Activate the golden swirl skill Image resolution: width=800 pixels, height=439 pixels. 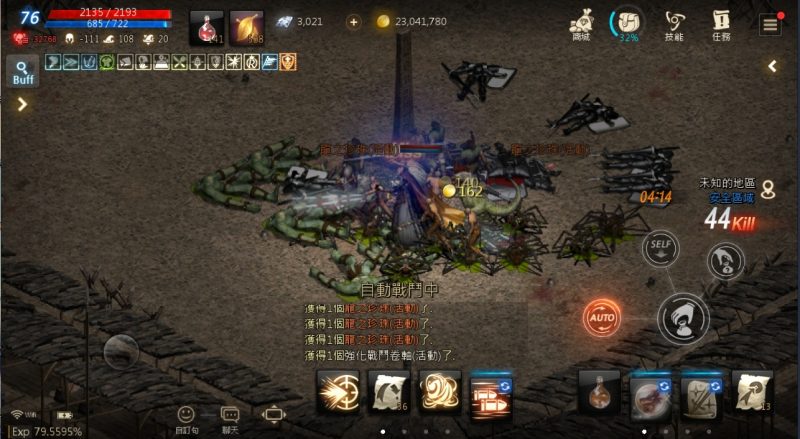[440, 392]
